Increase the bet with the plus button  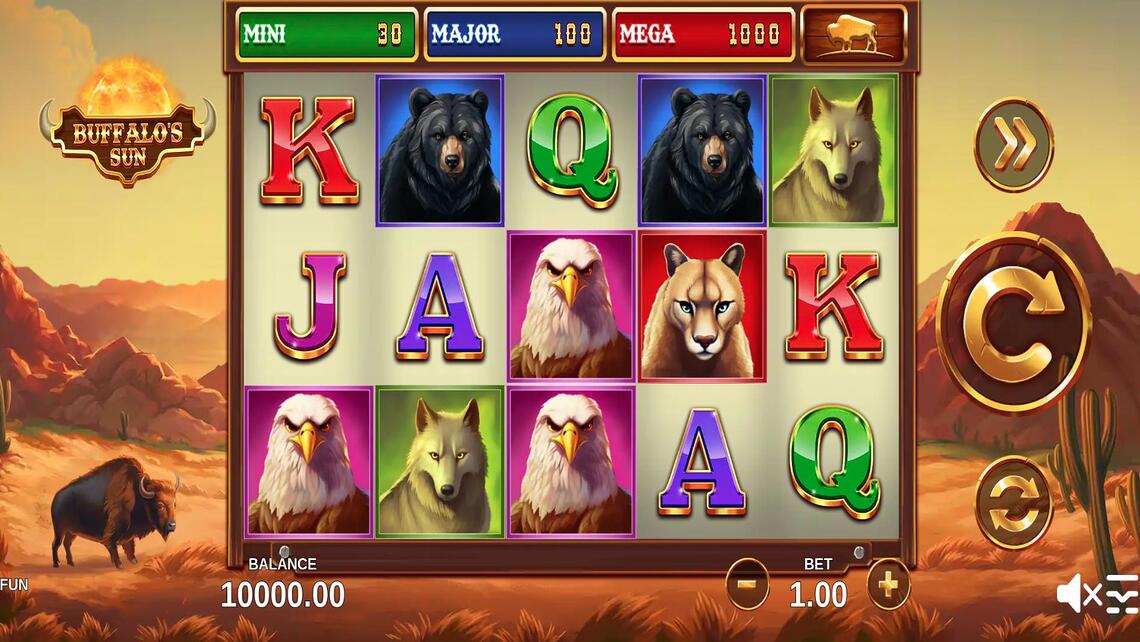coord(888,584)
